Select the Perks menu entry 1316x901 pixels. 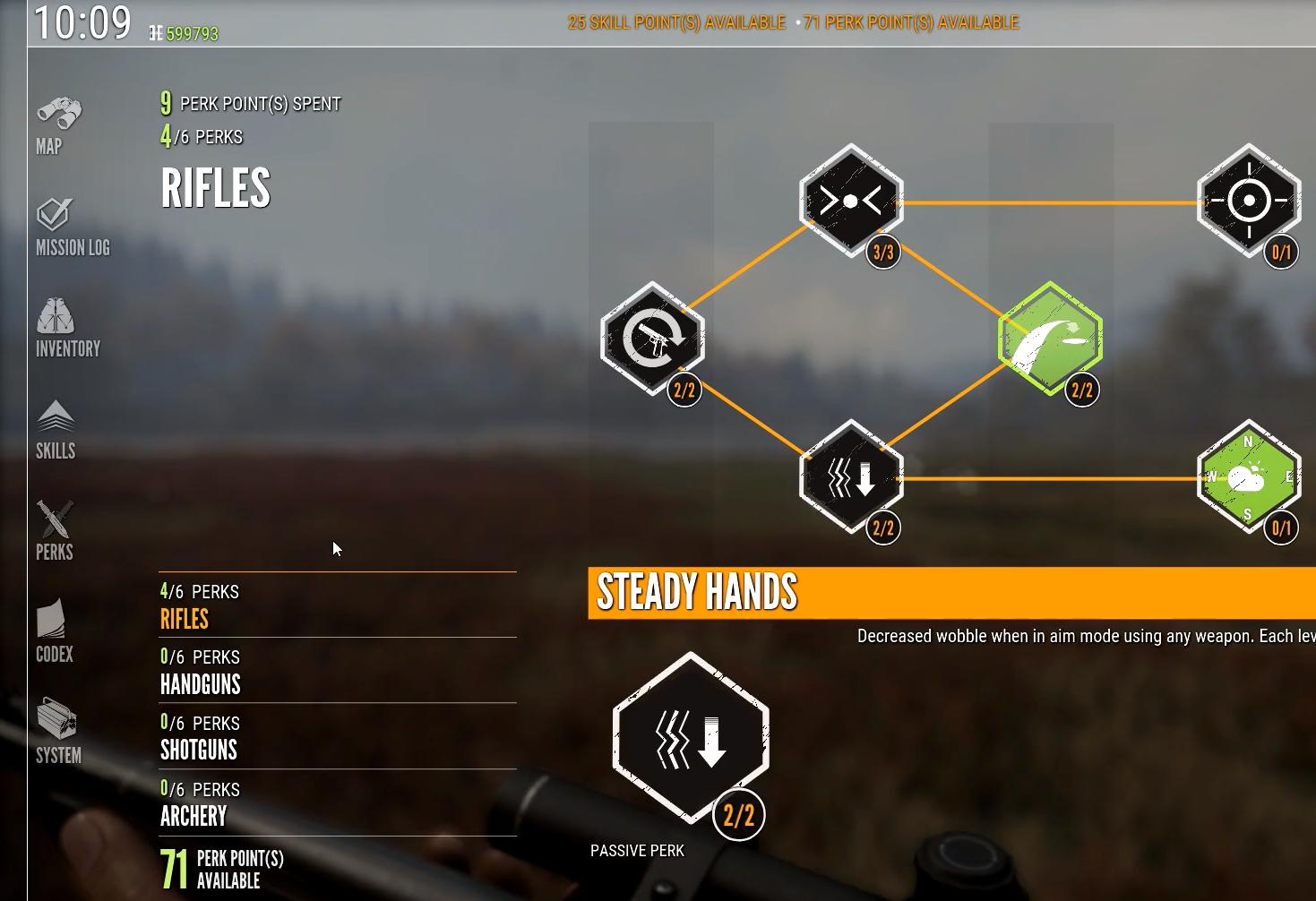55,532
